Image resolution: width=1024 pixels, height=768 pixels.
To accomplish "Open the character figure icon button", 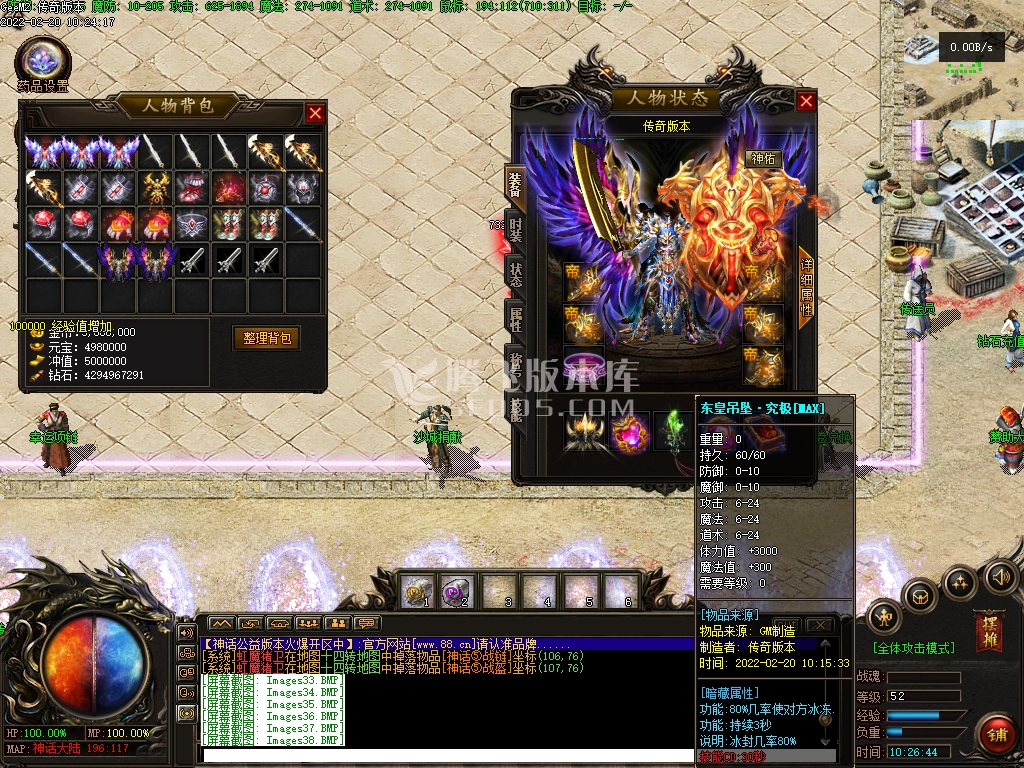I will 885,619.
